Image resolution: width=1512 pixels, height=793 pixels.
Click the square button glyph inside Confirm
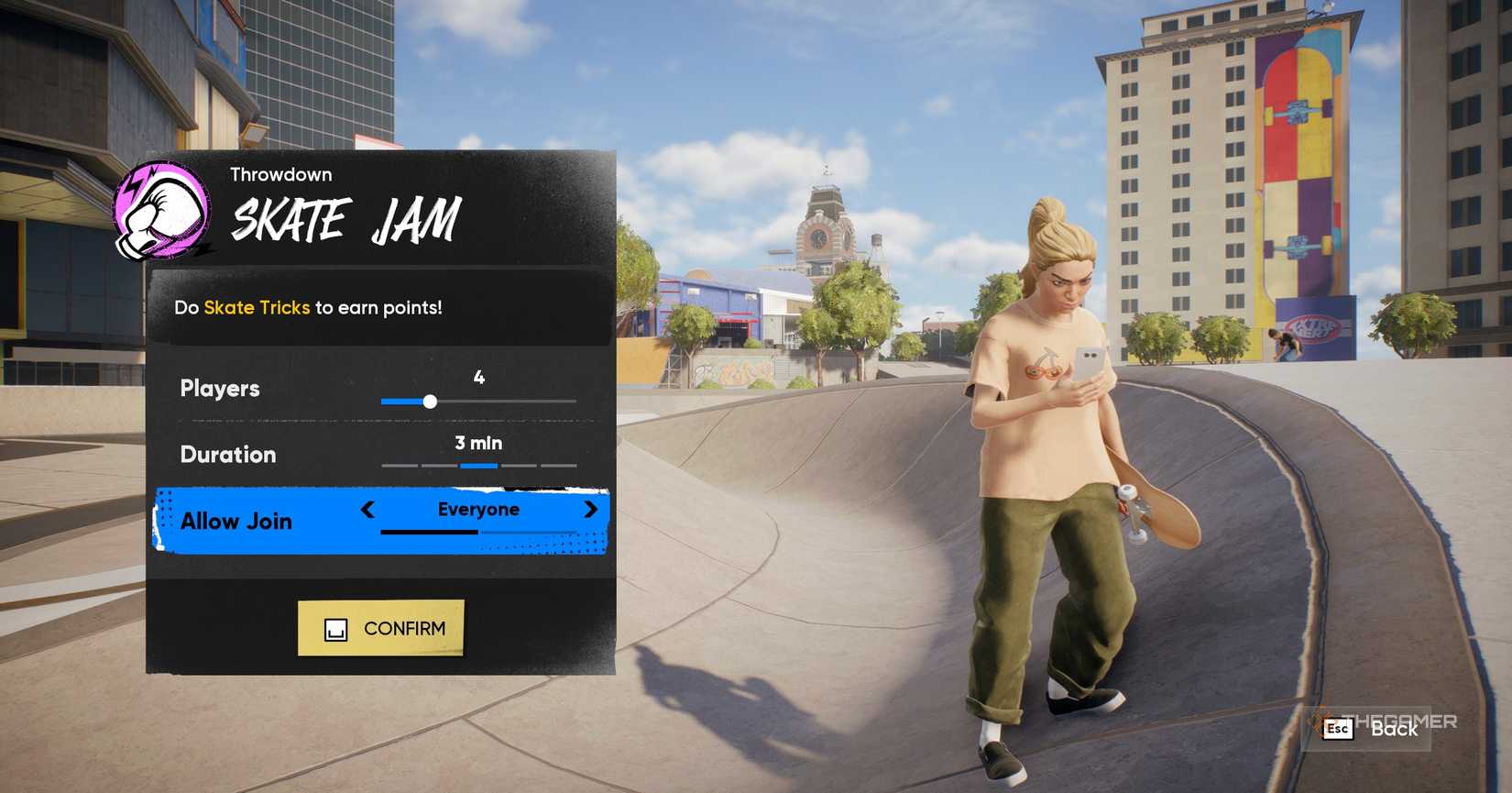coord(338,630)
